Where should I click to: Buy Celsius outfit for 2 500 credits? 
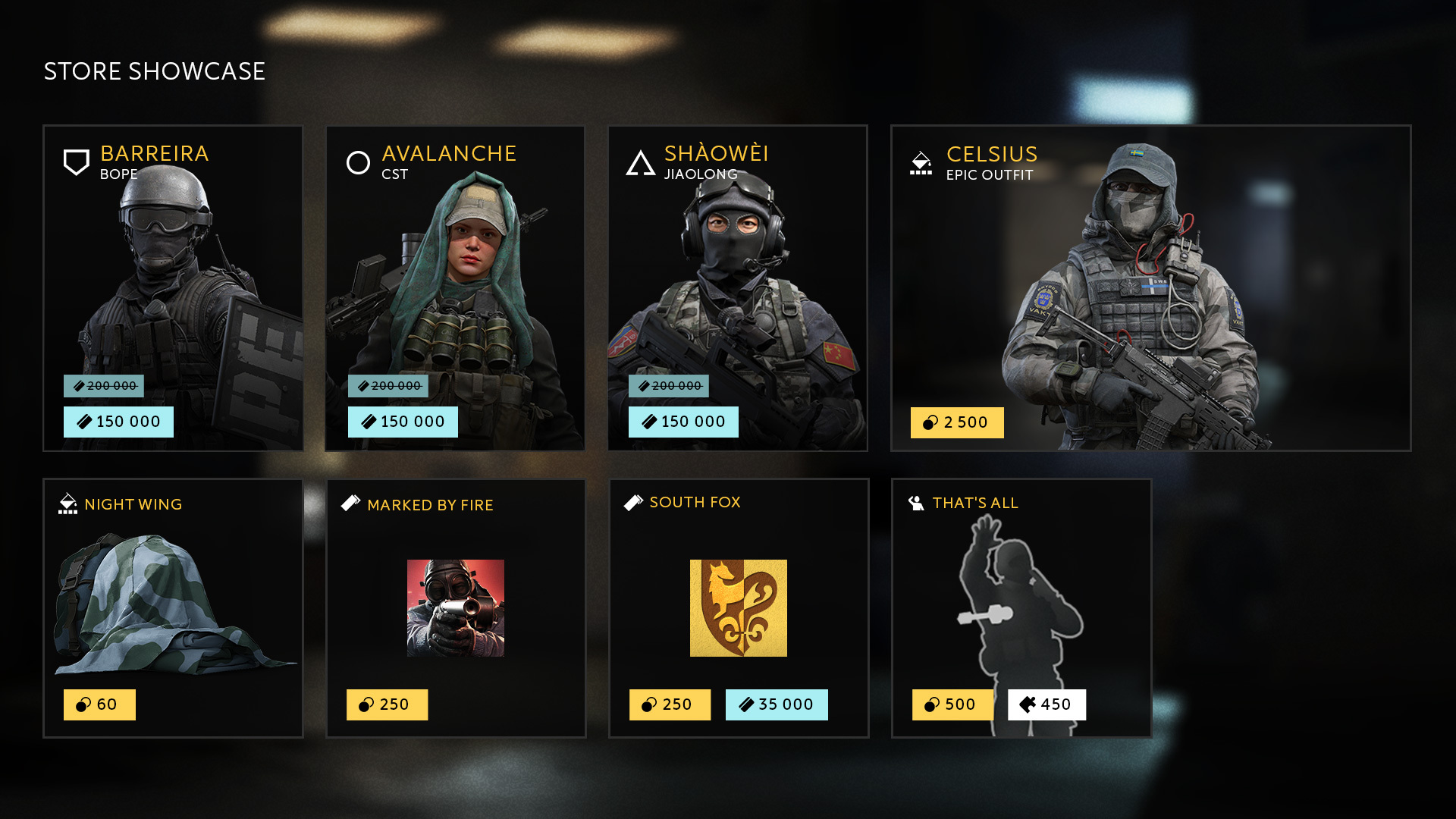(x=957, y=422)
